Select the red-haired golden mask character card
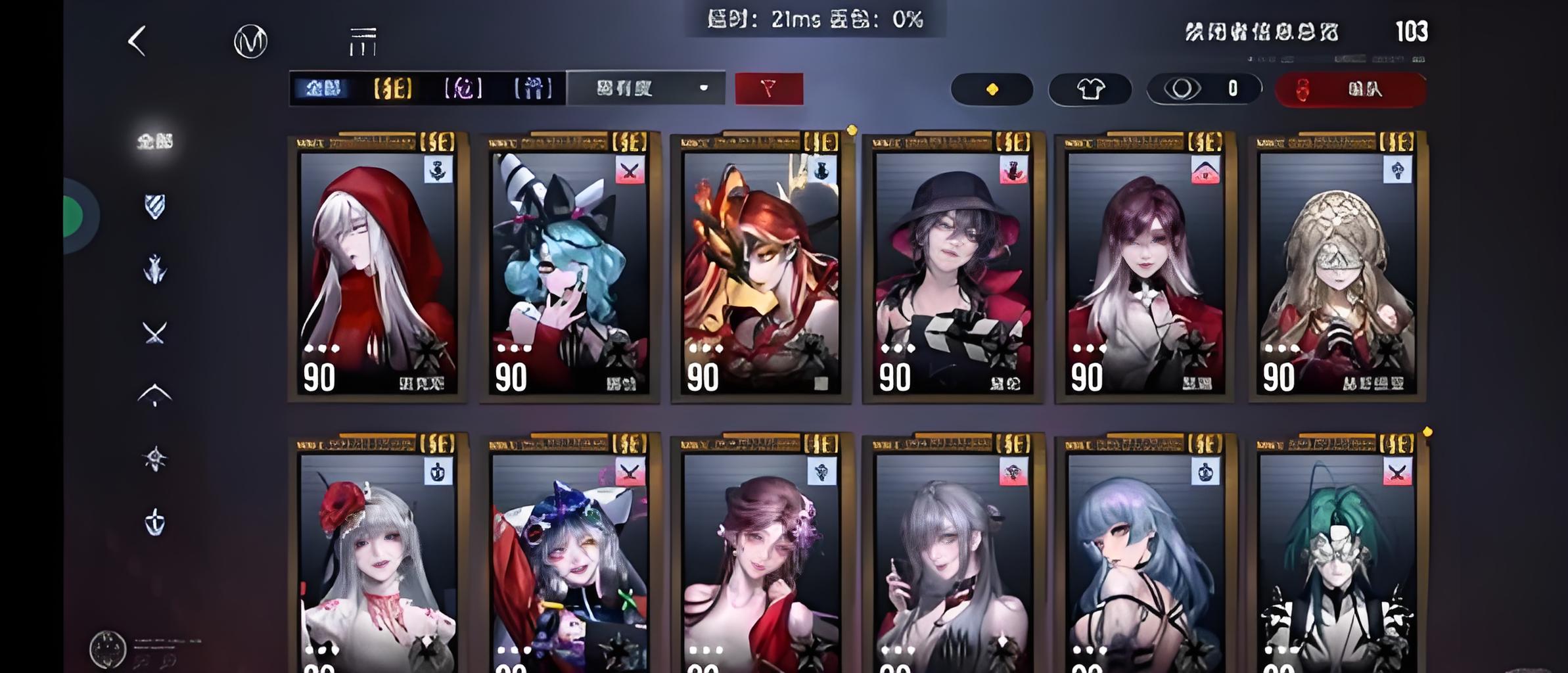The height and width of the screenshot is (673, 1568). (x=761, y=269)
